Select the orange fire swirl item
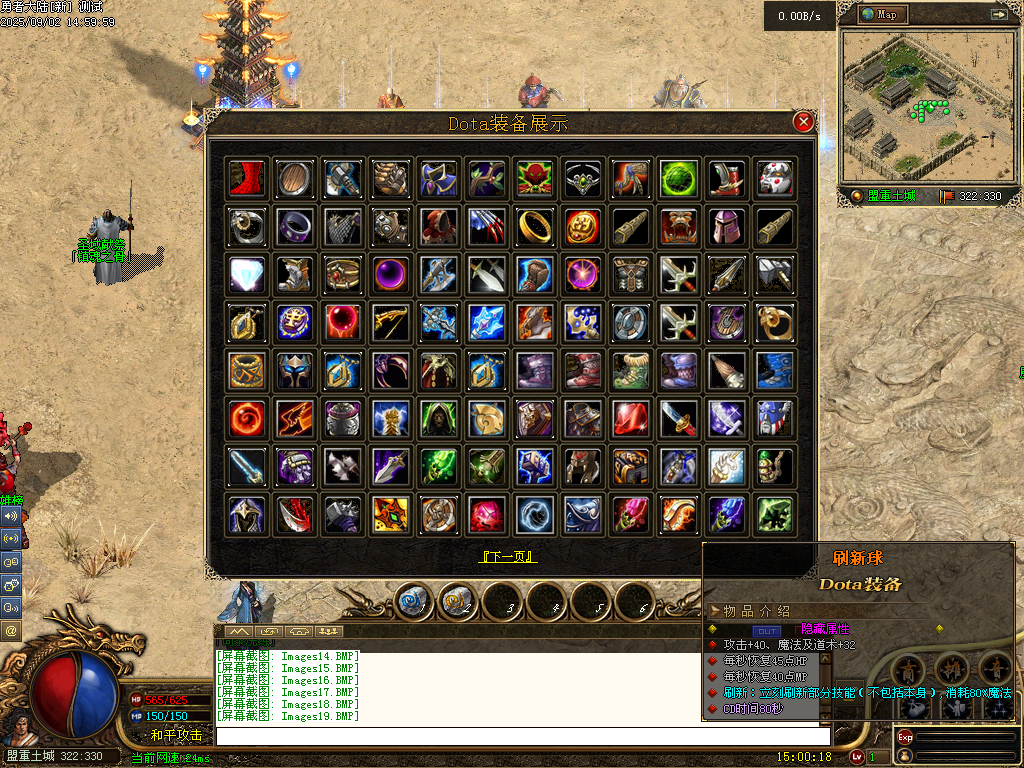This screenshot has width=1024, height=768. pos(246,419)
